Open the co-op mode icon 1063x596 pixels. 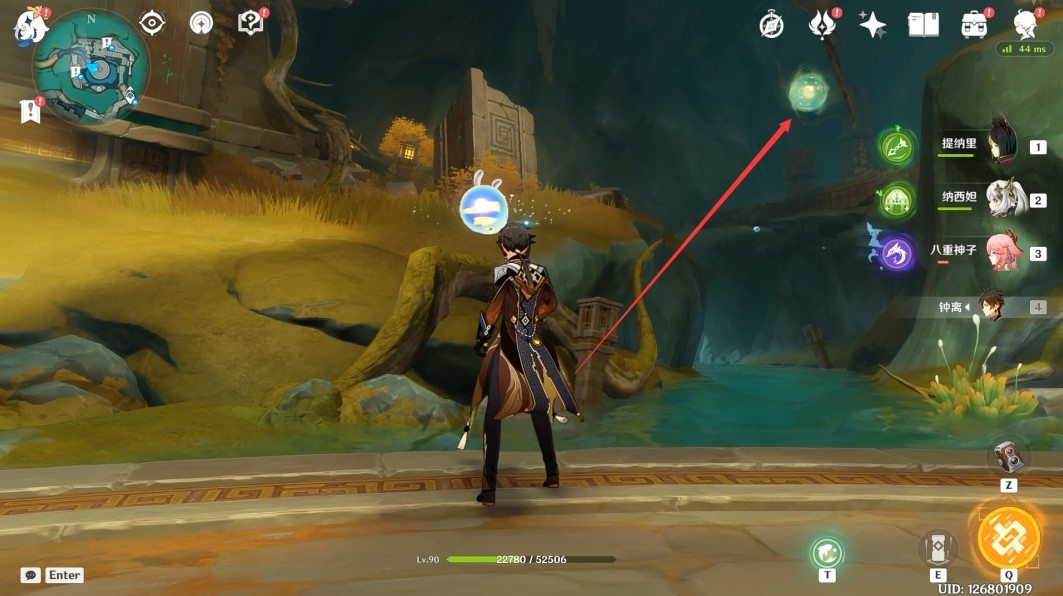point(201,23)
